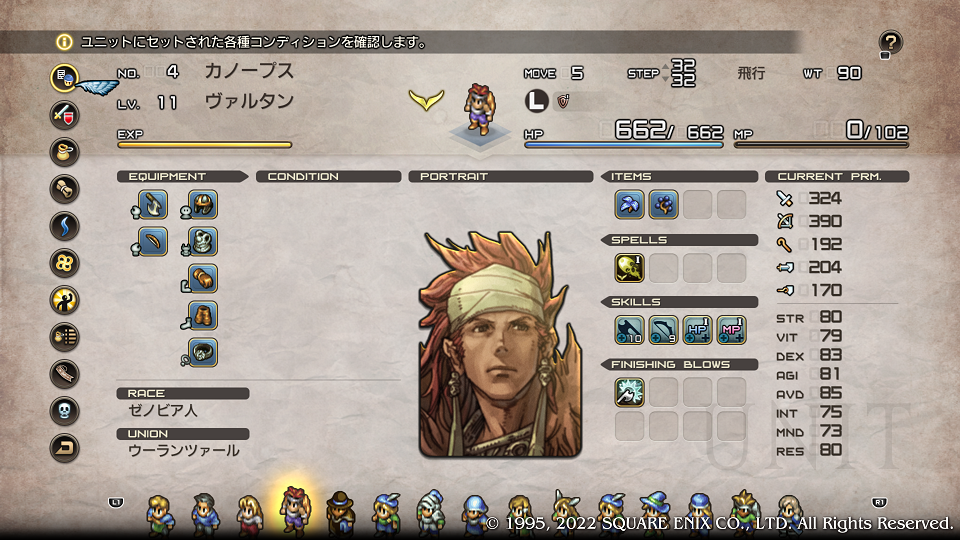The image size is (960, 540).
Task: Choose the MP boost skill icon
Action: (x=731, y=330)
